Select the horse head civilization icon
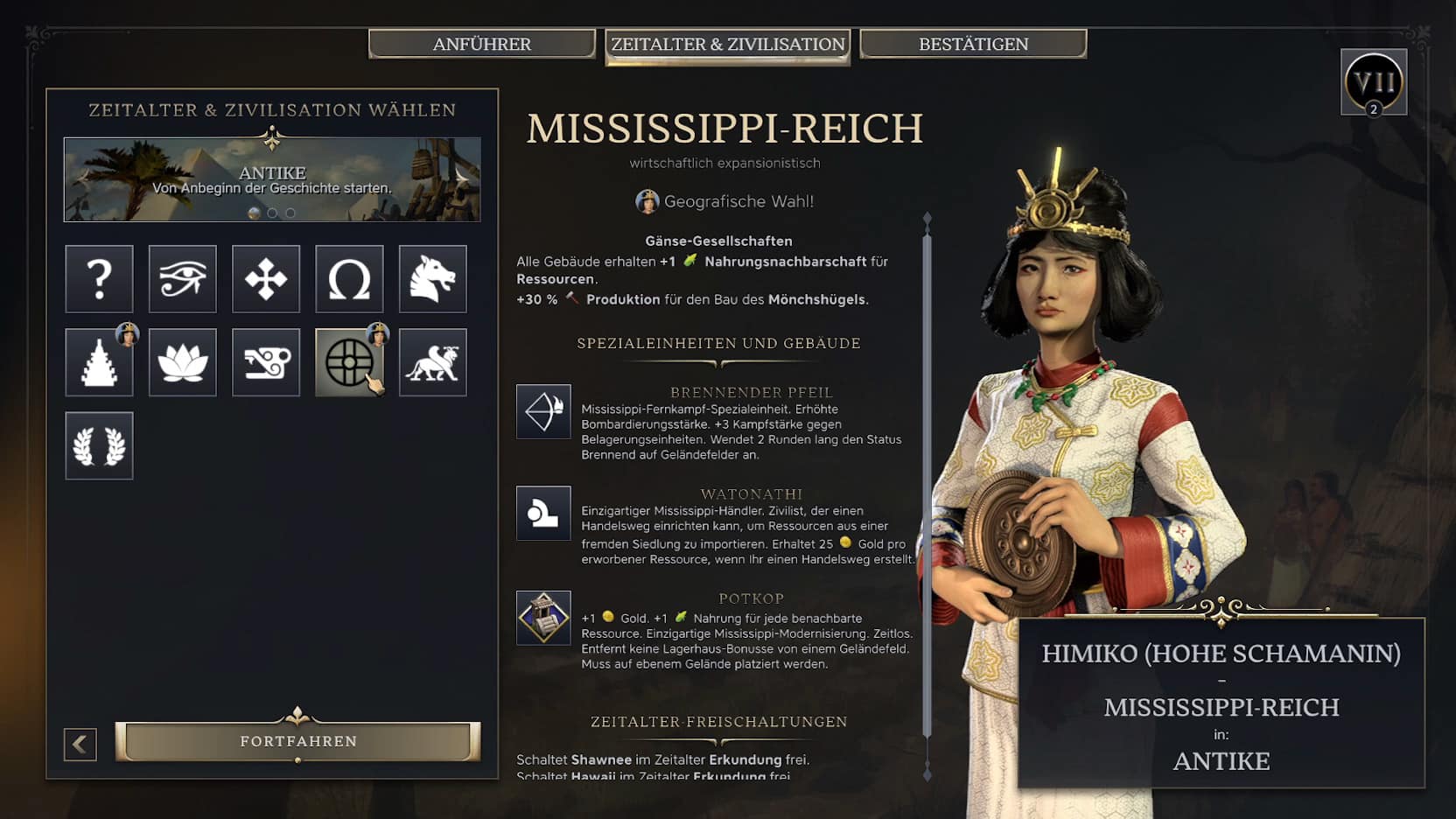1456x819 pixels. point(432,279)
